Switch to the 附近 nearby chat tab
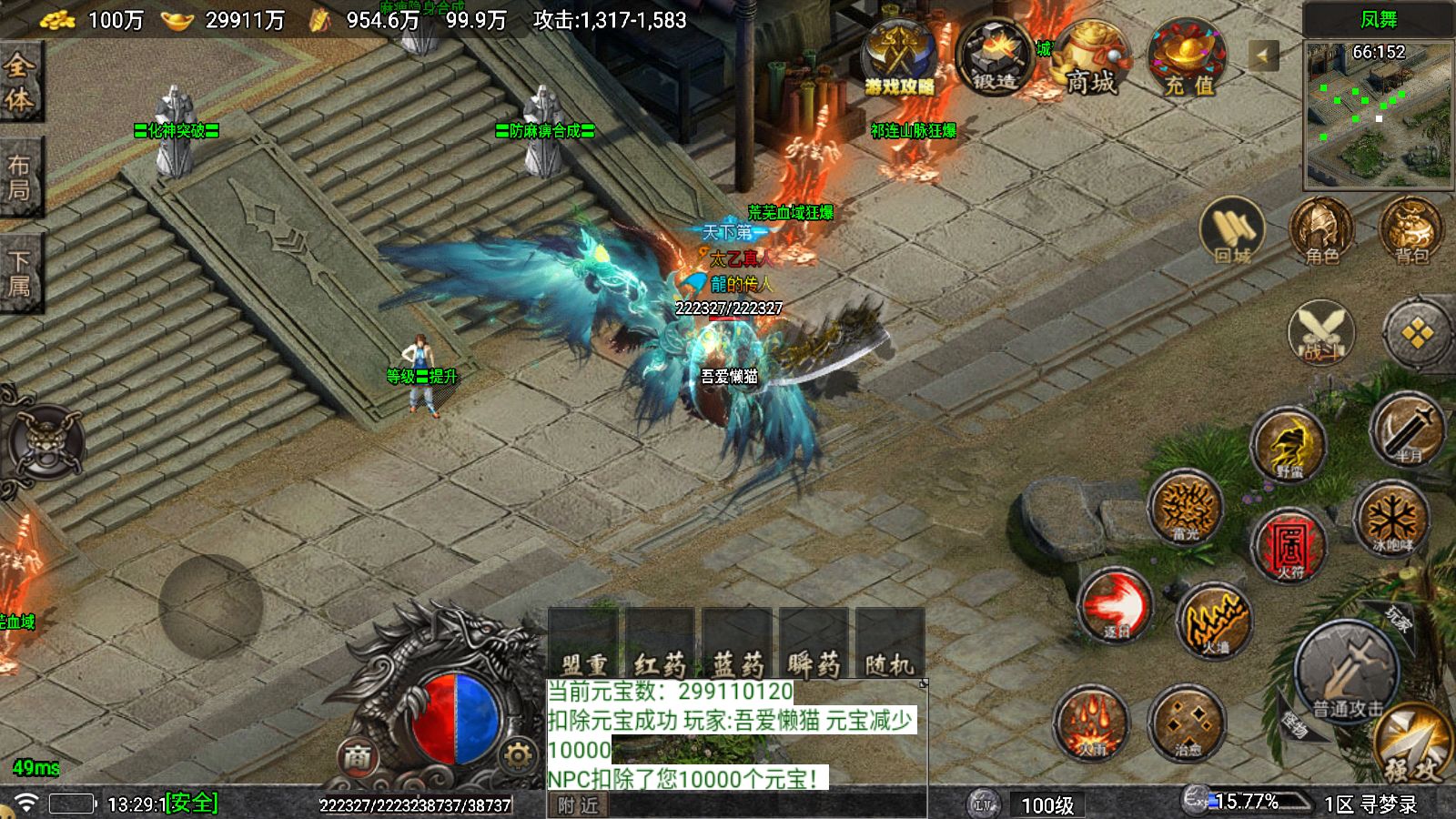 pyautogui.click(x=579, y=805)
